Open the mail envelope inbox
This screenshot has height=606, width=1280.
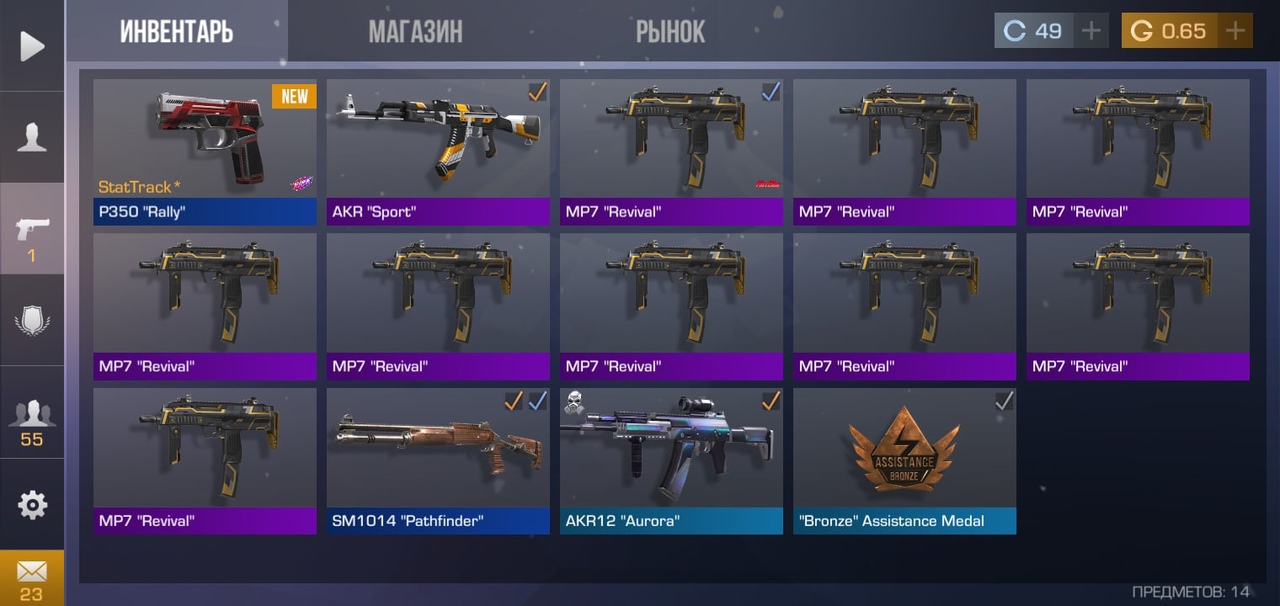[x=32, y=577]
